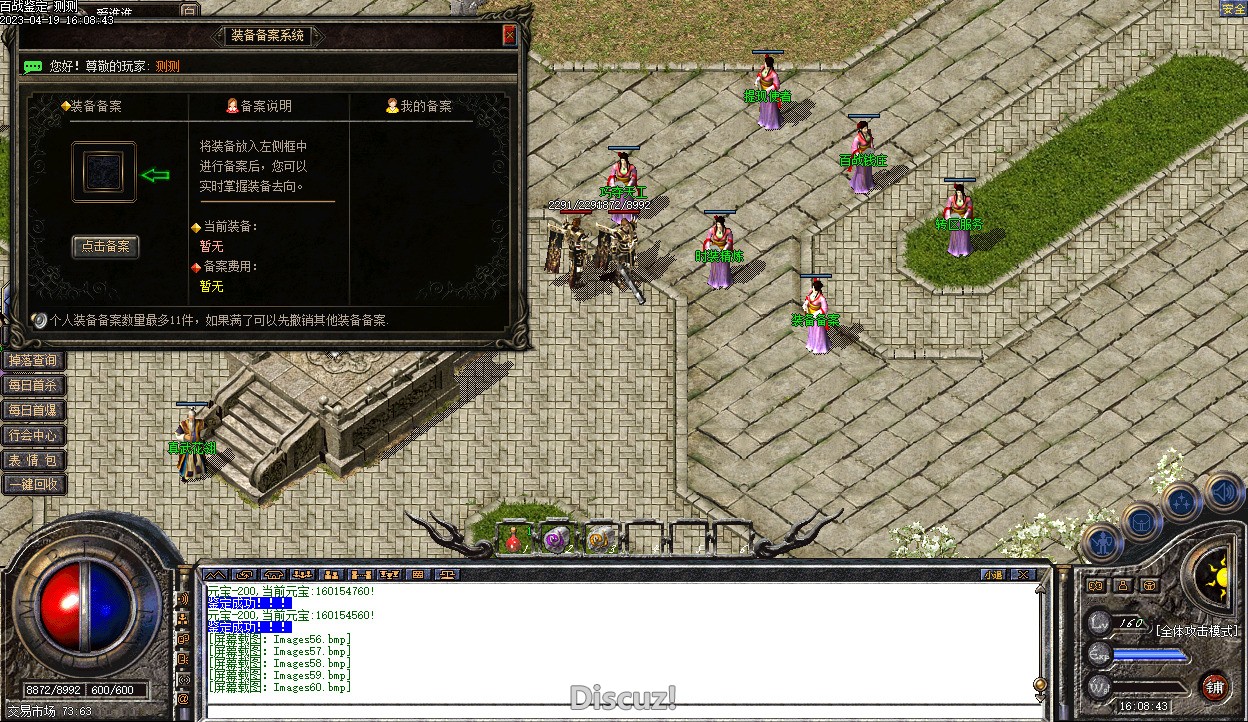Use the red potion hotbar slot

click(x=514, y=540)
